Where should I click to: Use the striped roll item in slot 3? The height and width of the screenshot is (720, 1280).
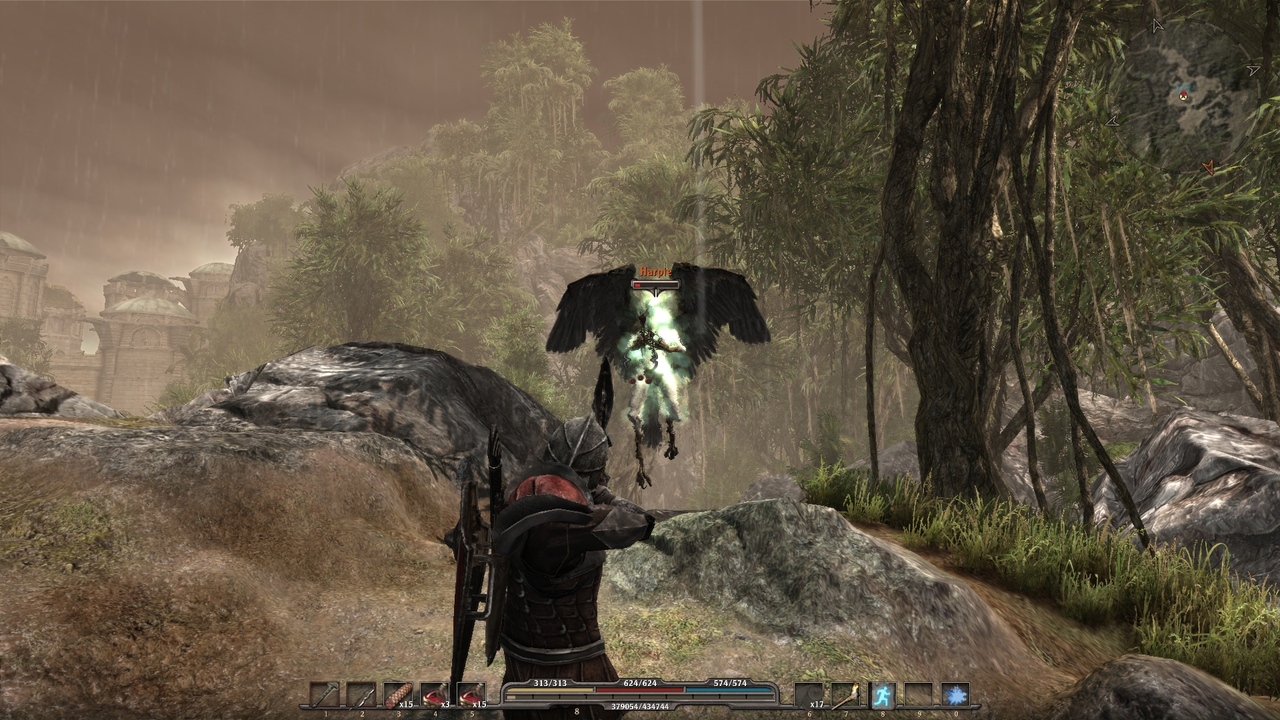click(398, 694)
